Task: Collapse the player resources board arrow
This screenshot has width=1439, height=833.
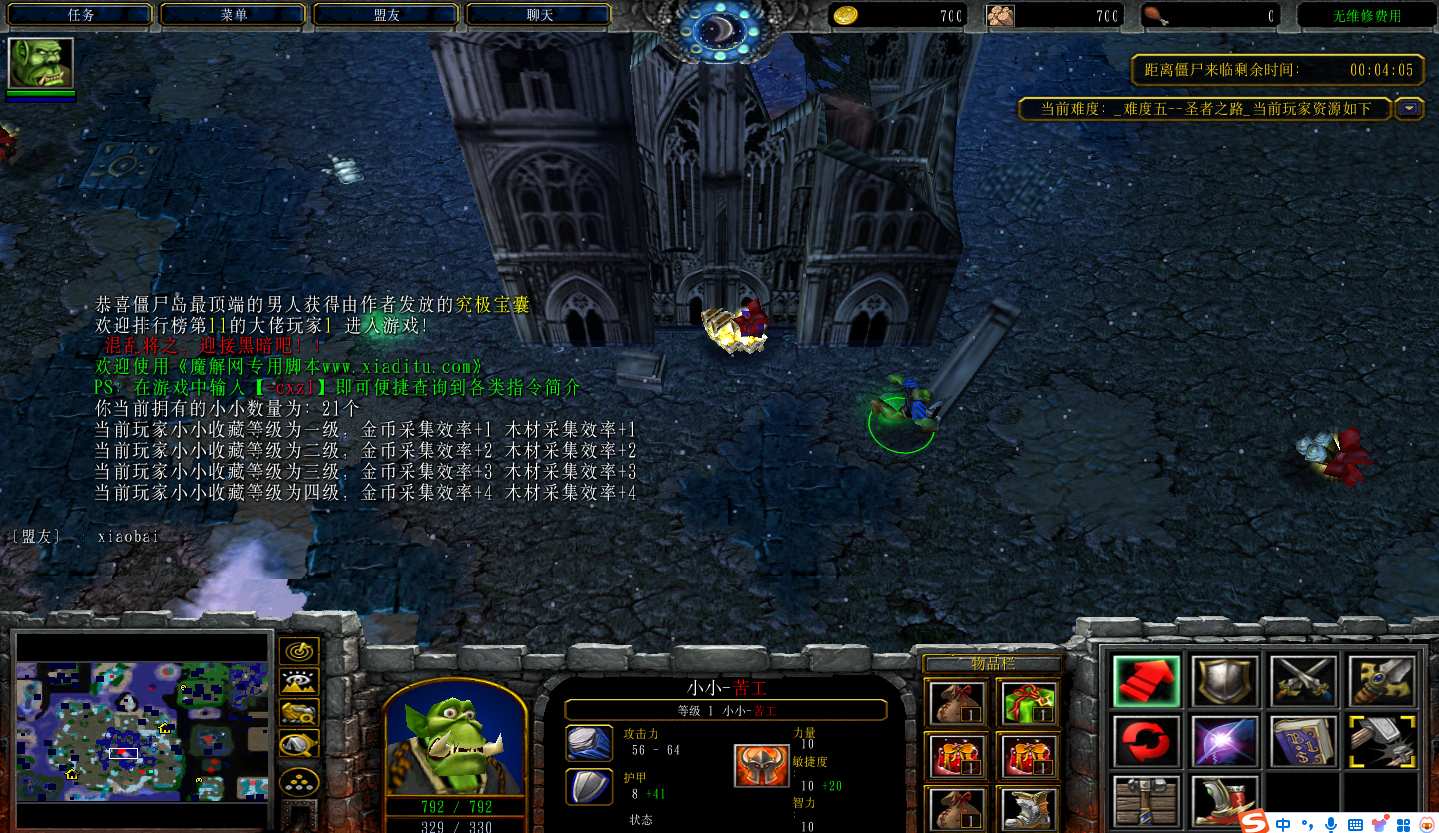Action: coord(1409,108)
